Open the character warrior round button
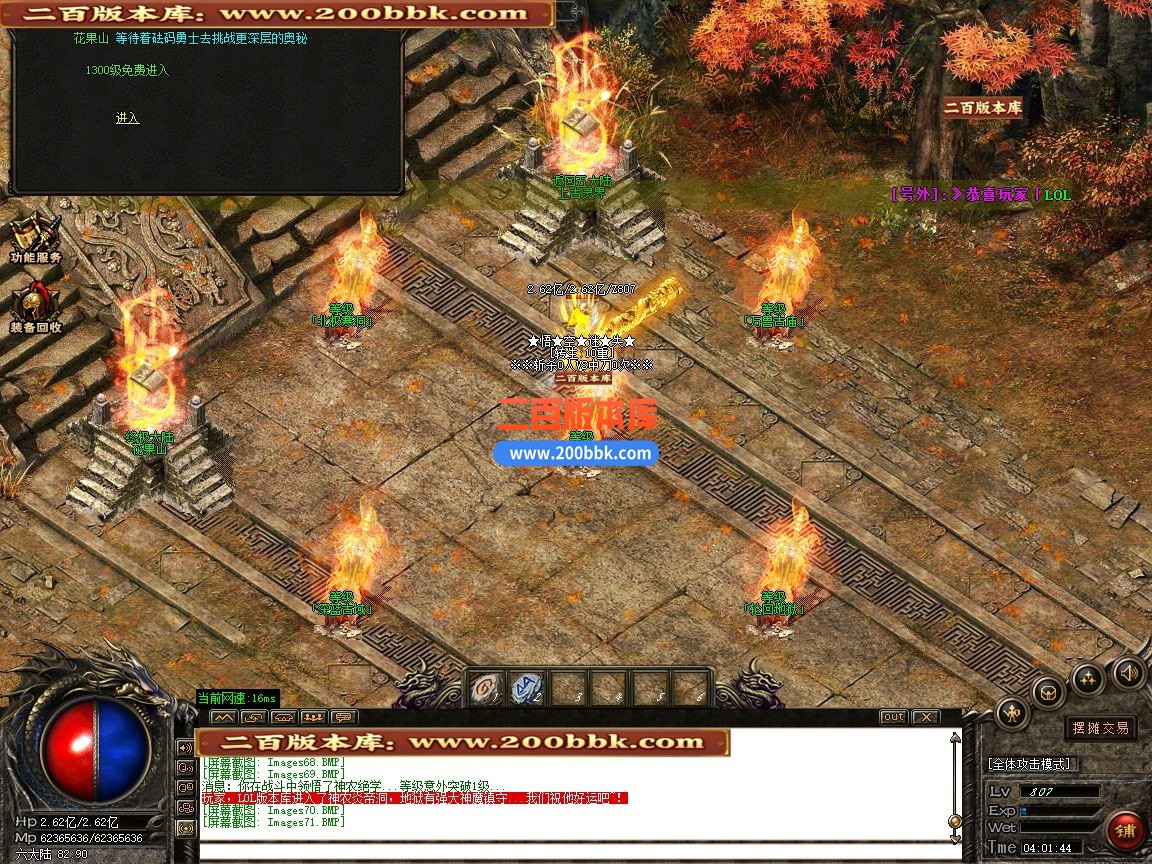Viewport: 1152px width, 864px height. coord(1012,713)
